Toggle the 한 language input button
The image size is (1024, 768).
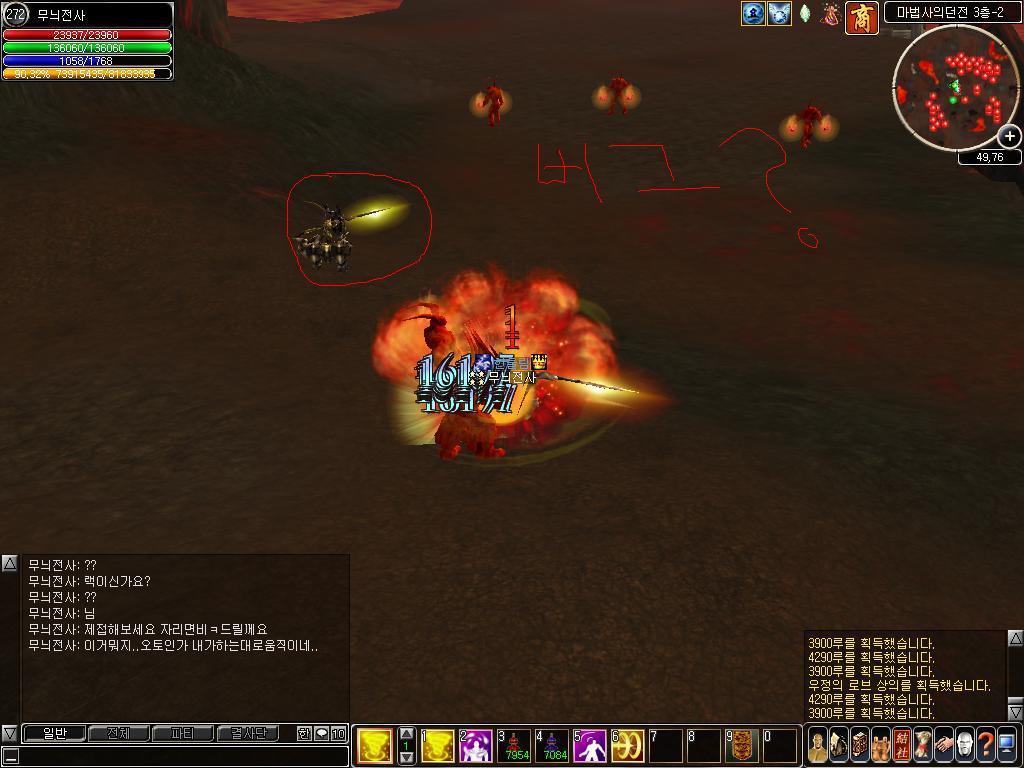click(304, 733)
